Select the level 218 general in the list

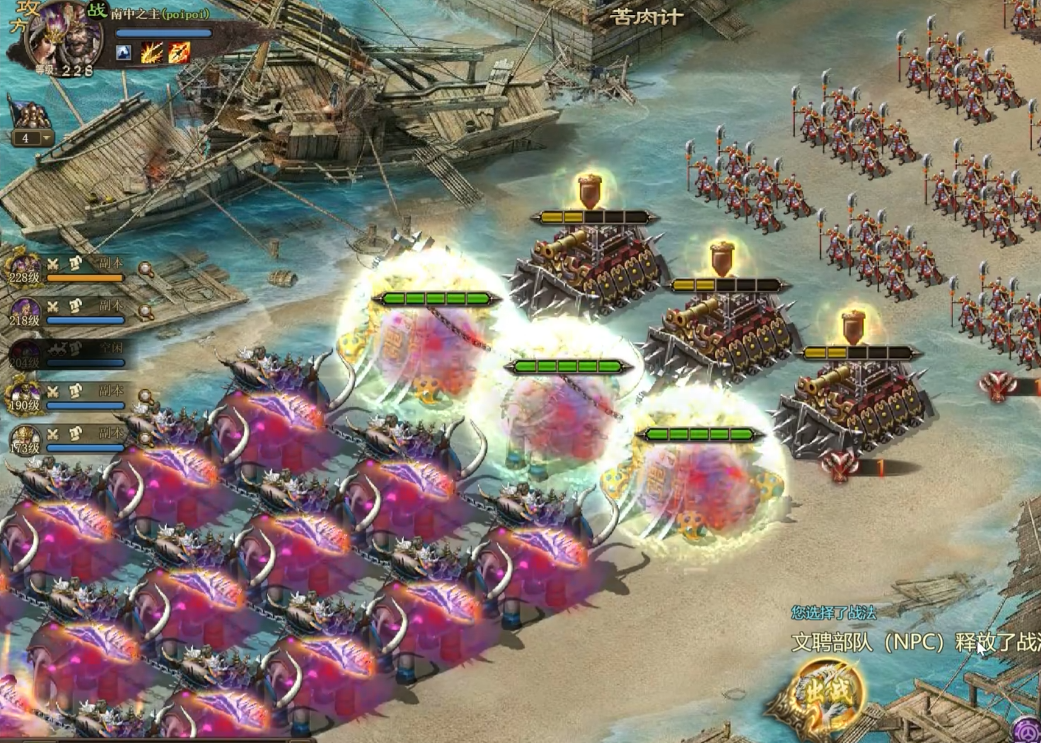click(26, 311)
